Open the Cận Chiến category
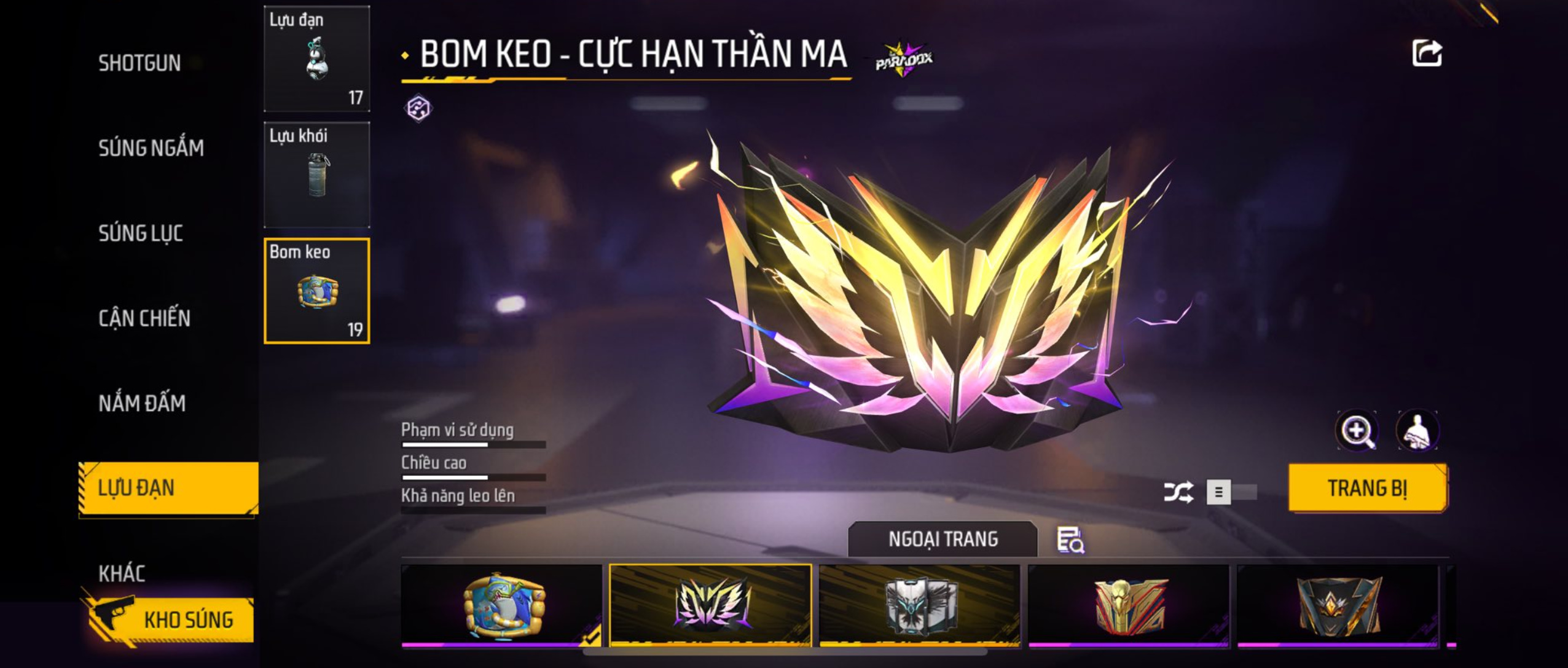 tap(144, 318)
